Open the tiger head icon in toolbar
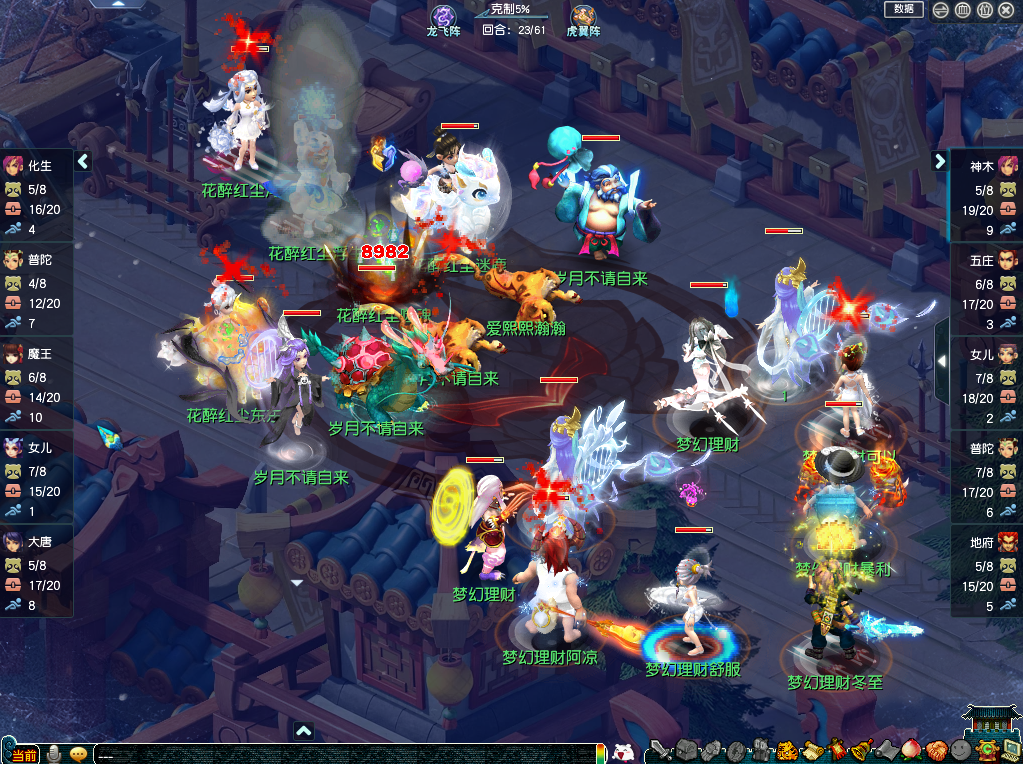 tap(787, 750)
